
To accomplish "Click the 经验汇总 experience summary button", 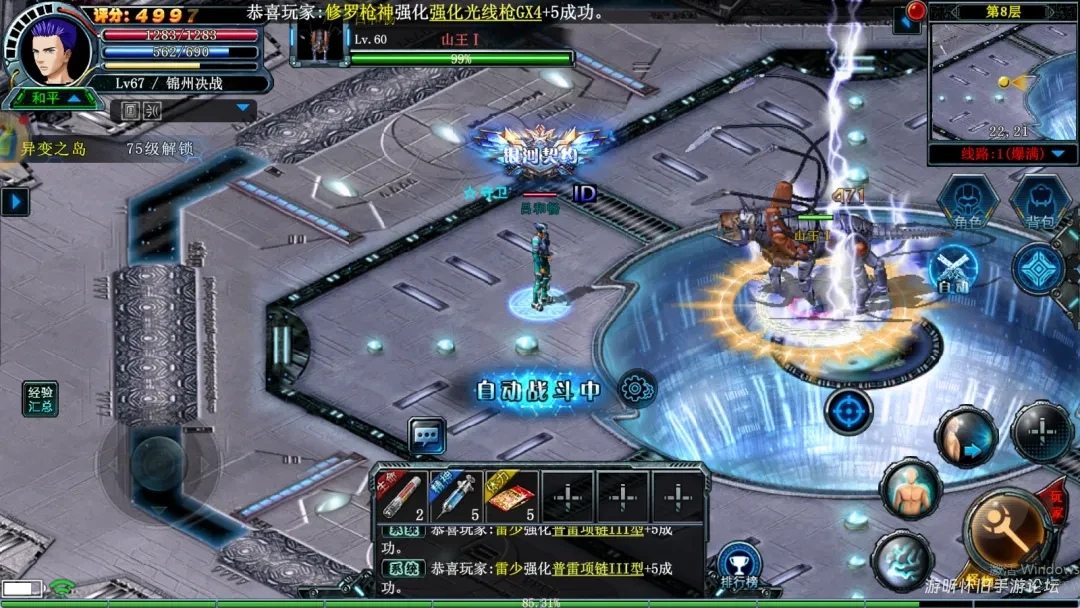I will (x=41, y=398).
